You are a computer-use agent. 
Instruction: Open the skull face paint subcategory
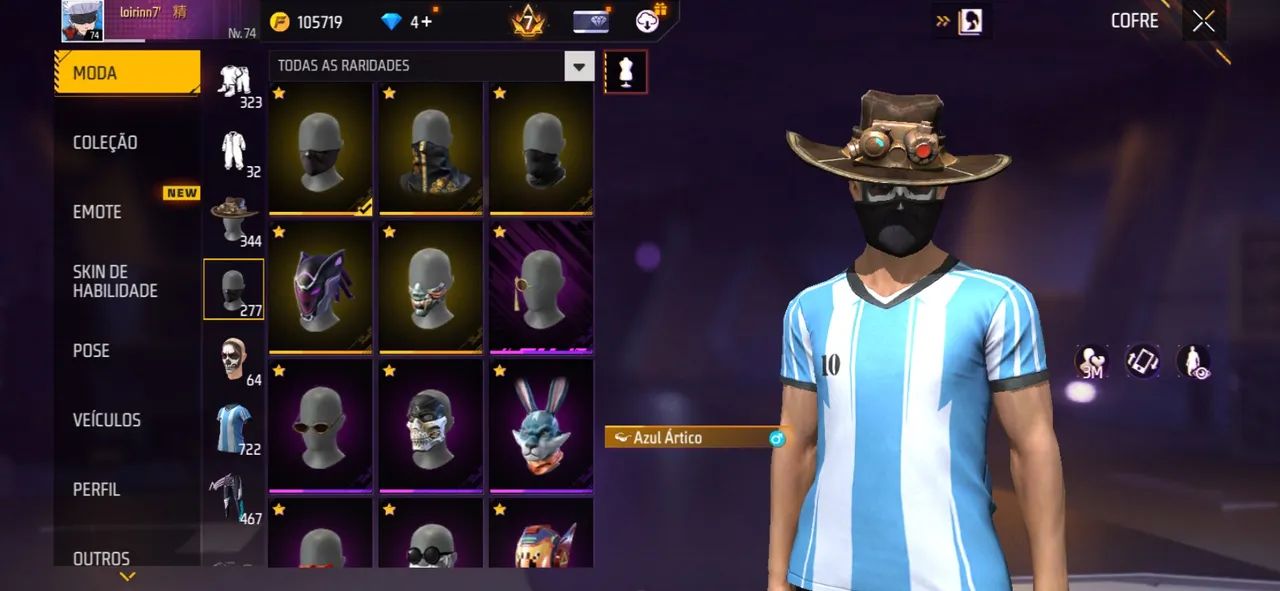coord(234,358)
